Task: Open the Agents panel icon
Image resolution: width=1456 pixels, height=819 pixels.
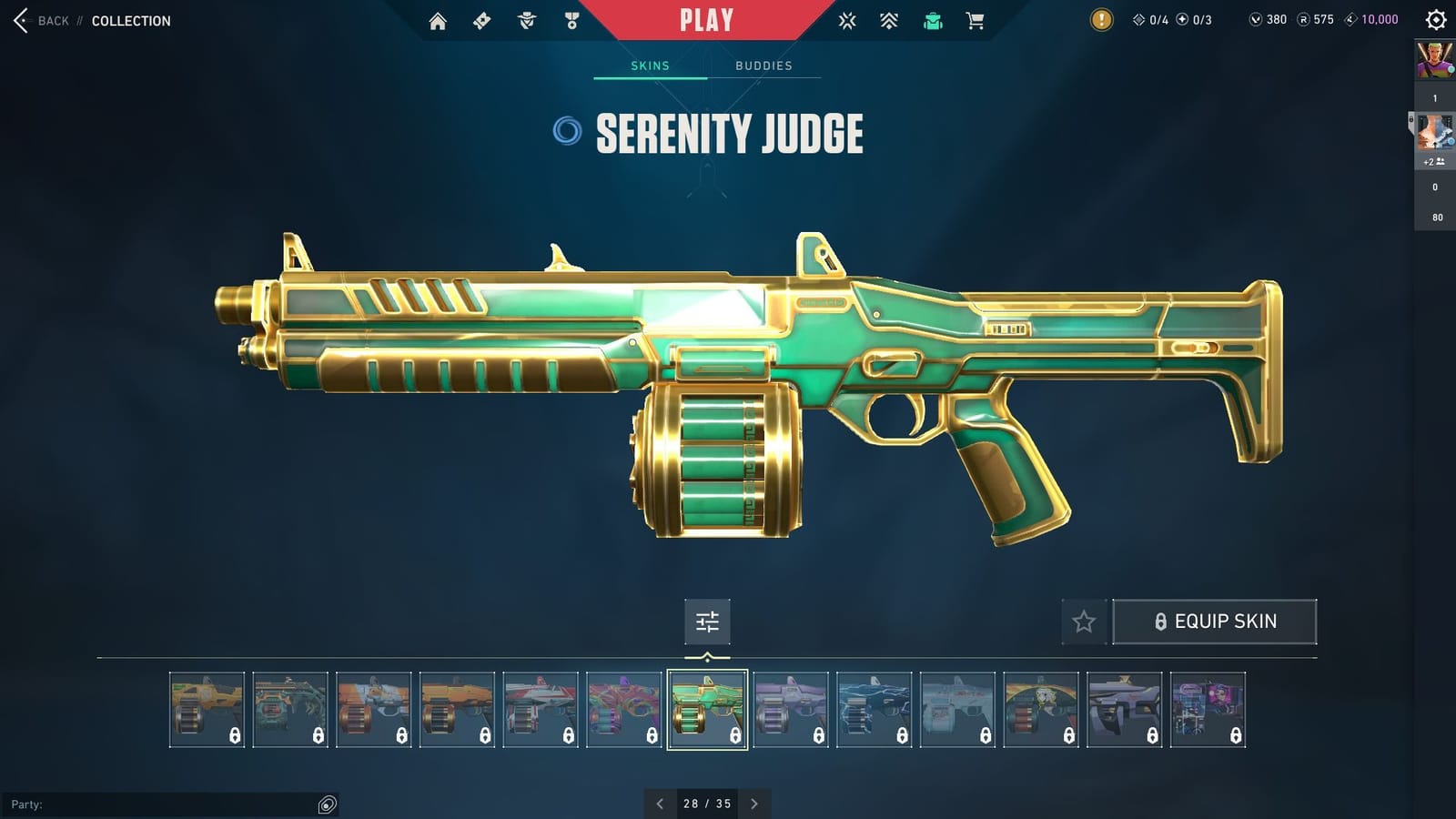Action: click(x=526, y=20)
